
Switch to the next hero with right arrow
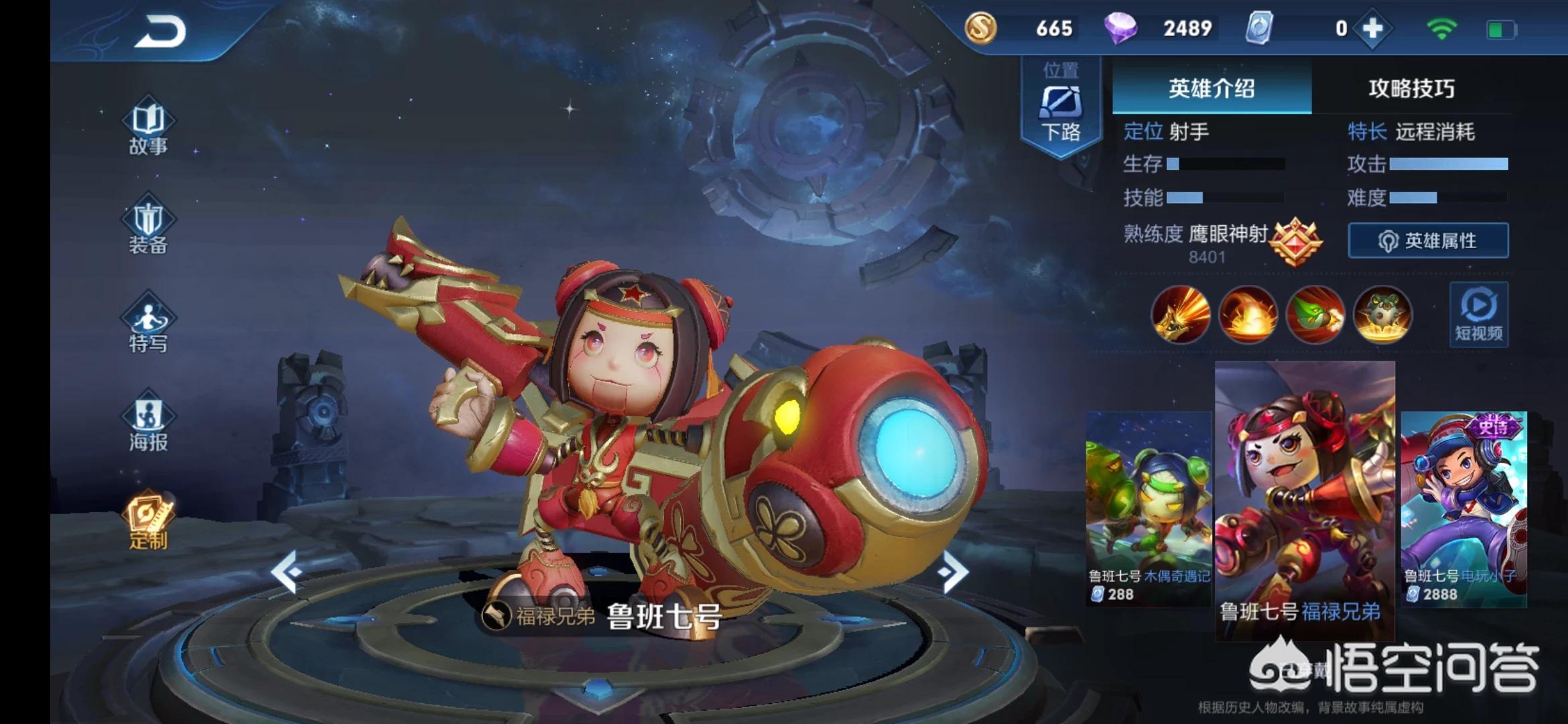click(x=952, y=572)
